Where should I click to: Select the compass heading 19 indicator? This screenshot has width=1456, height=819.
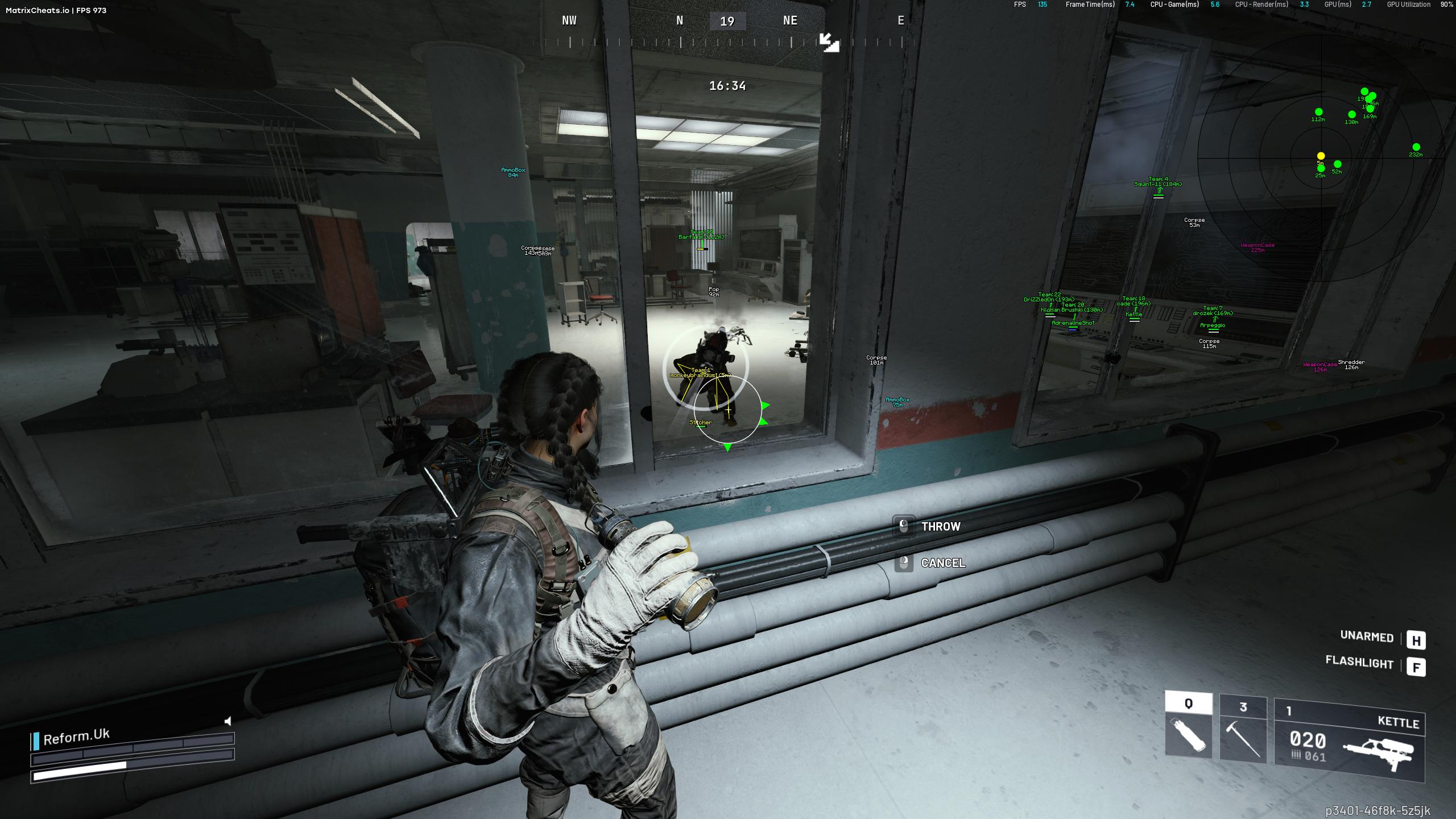pyautogui.click(x=728, y=20)
